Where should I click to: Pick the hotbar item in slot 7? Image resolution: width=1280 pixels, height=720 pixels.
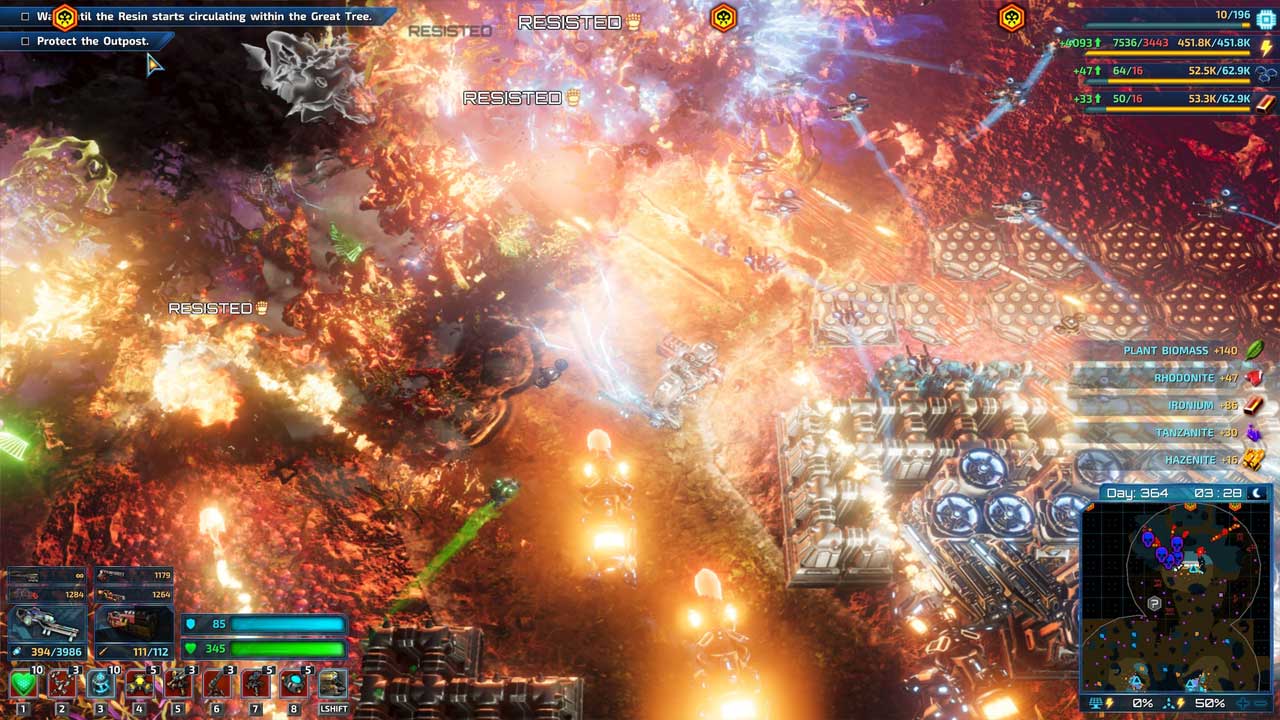[255, 684]
